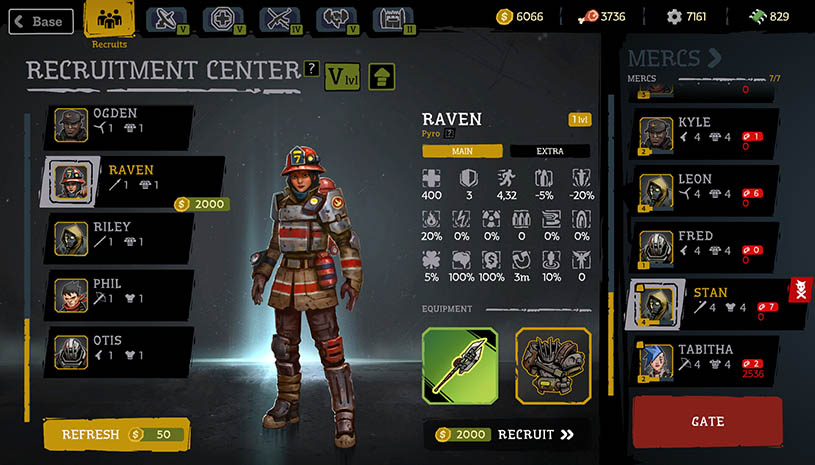Viewport: 815px width, 465px height.
Task: Open the Gate
Action: tap(707, 421)
